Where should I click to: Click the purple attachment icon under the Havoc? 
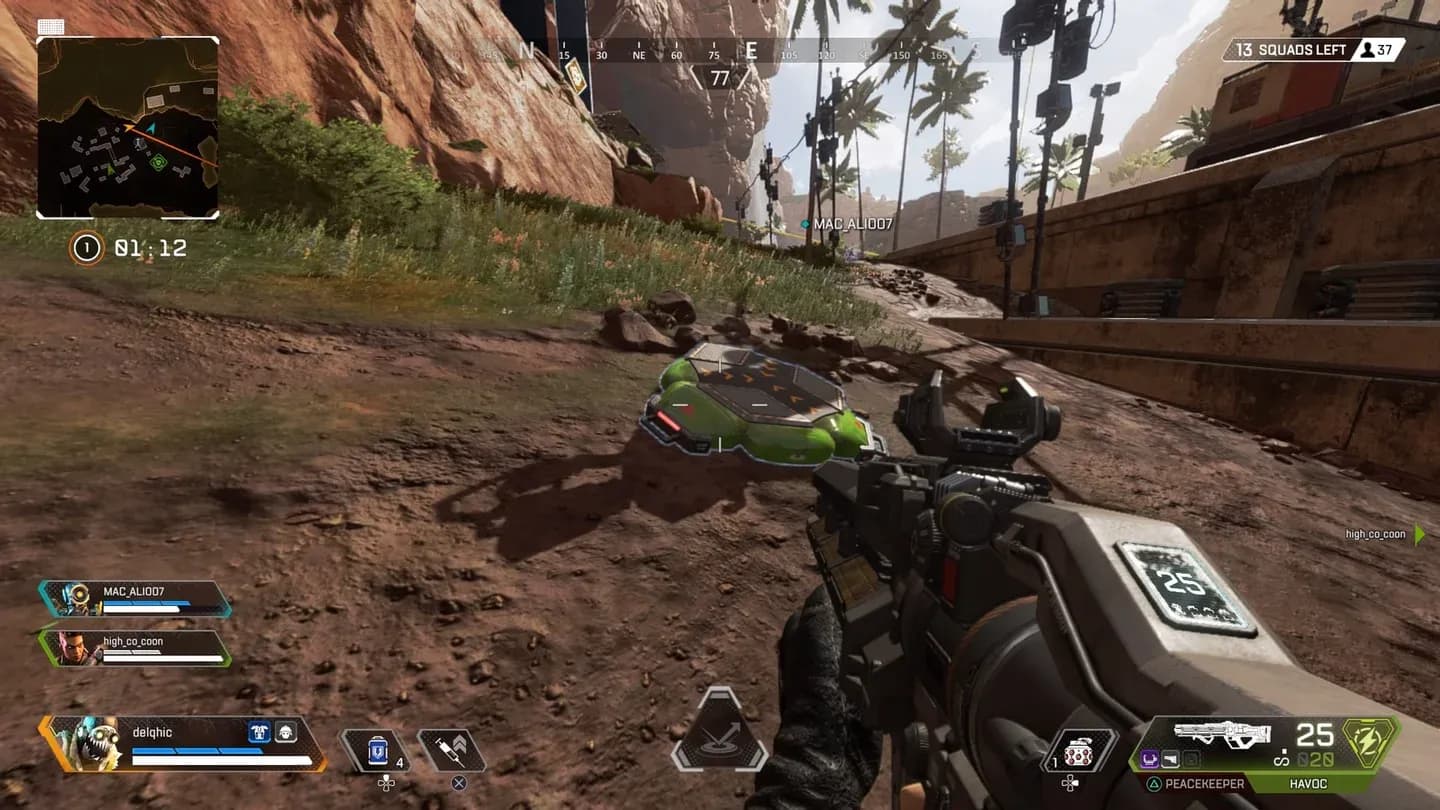1151,758
